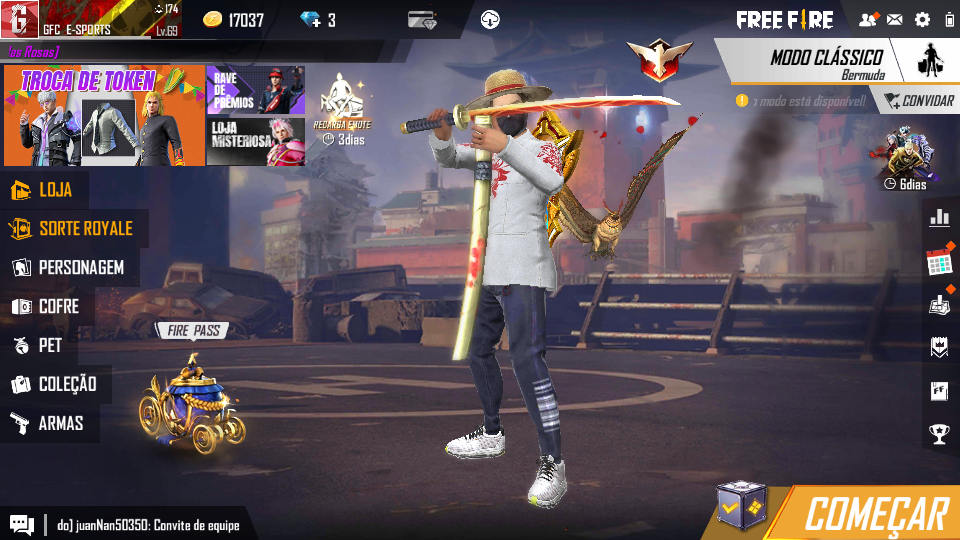Open the Troca de Token banner
960x540 pixels.
click(x=104, y=117)
